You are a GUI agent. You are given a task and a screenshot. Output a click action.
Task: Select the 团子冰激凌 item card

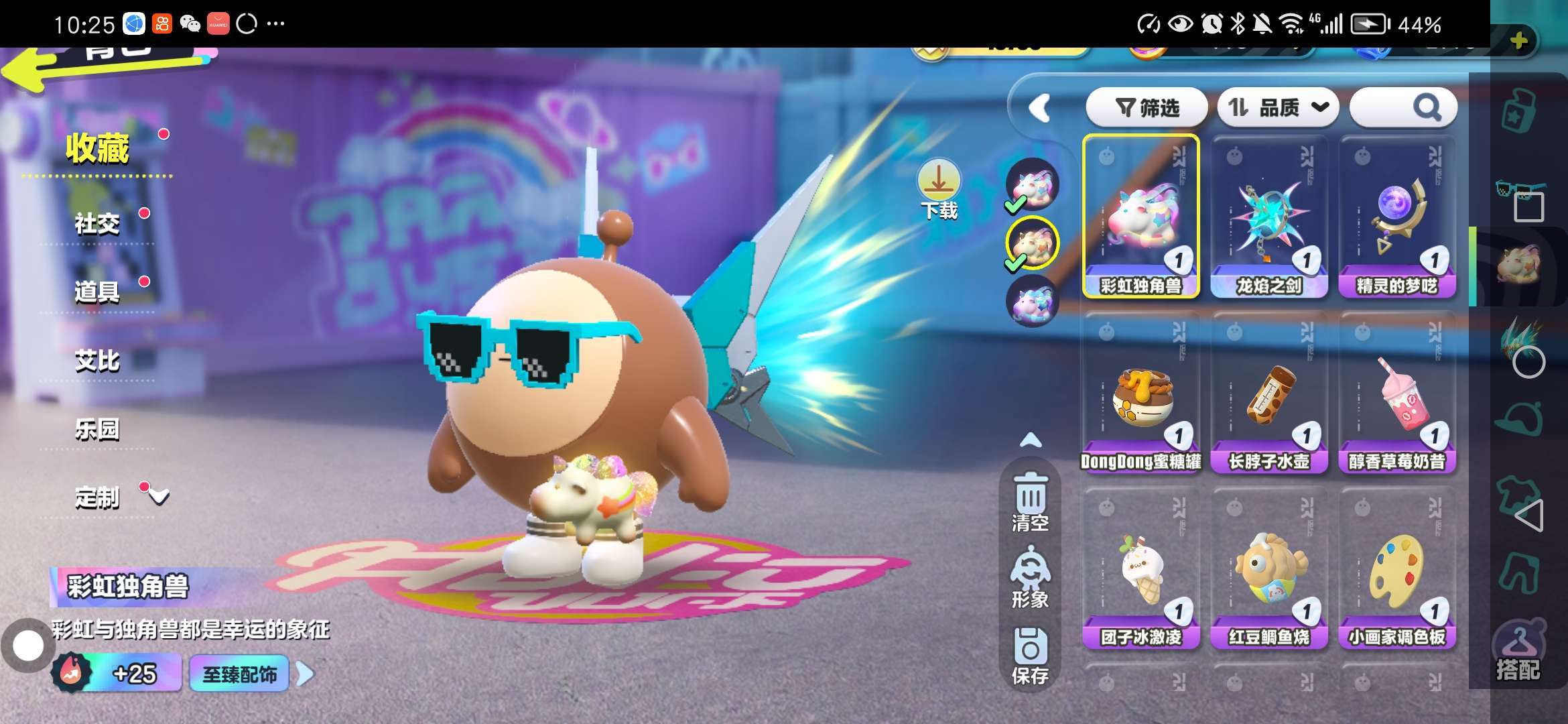pyautogui.click(x=1141, y=568)
